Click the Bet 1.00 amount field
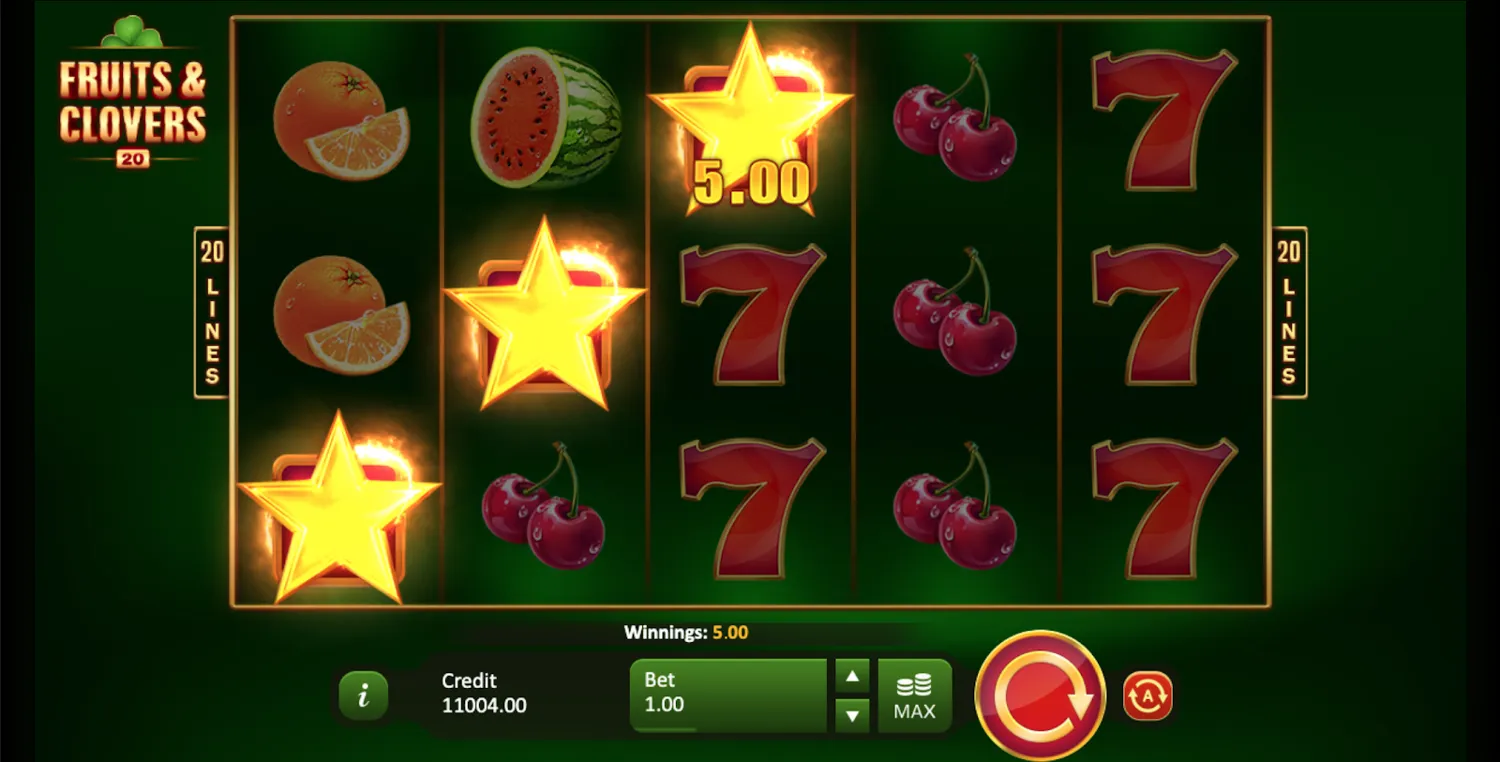This screenshot has width=1500, height=762. (x=728, y=694)
